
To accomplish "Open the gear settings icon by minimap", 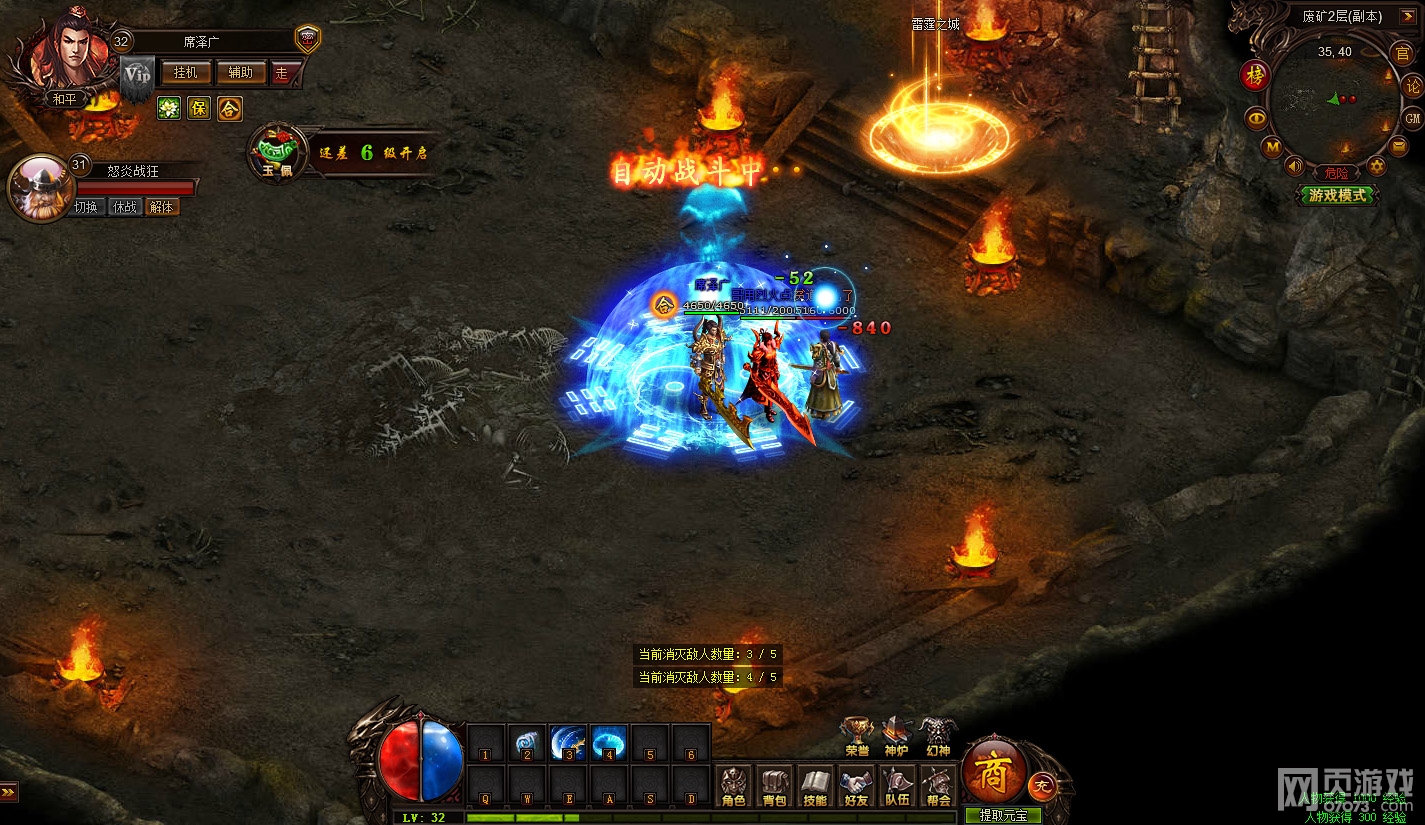I will click(1377, 166).
